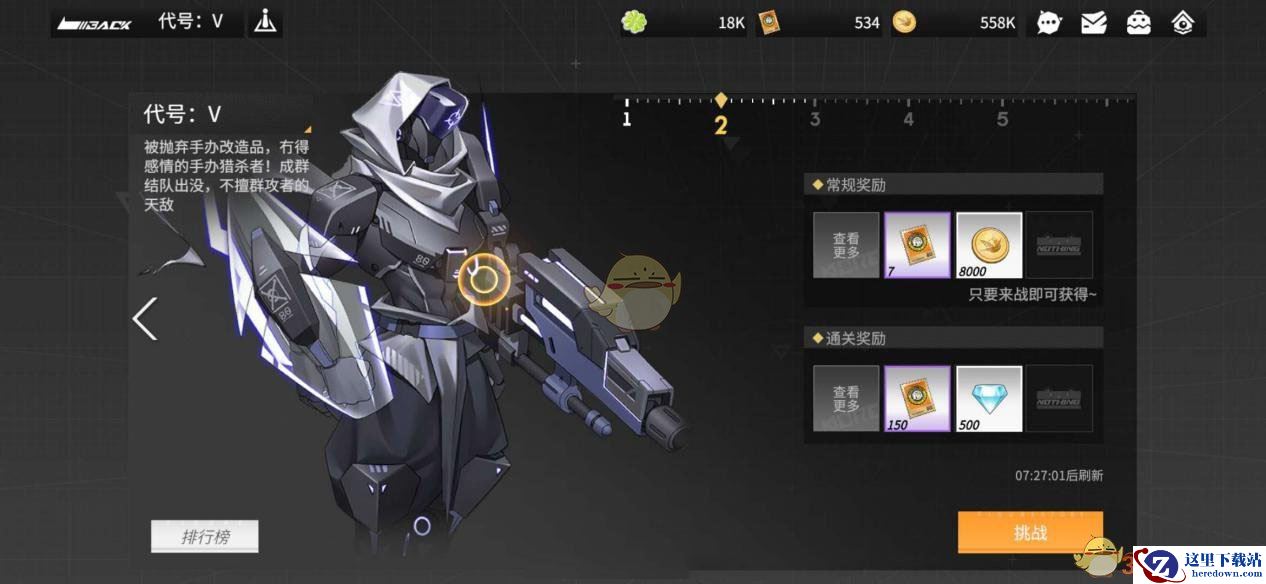The image size is (1266, 584).
Task: Choose difficulty level 3 on the ruler
Action: point(815,119)
